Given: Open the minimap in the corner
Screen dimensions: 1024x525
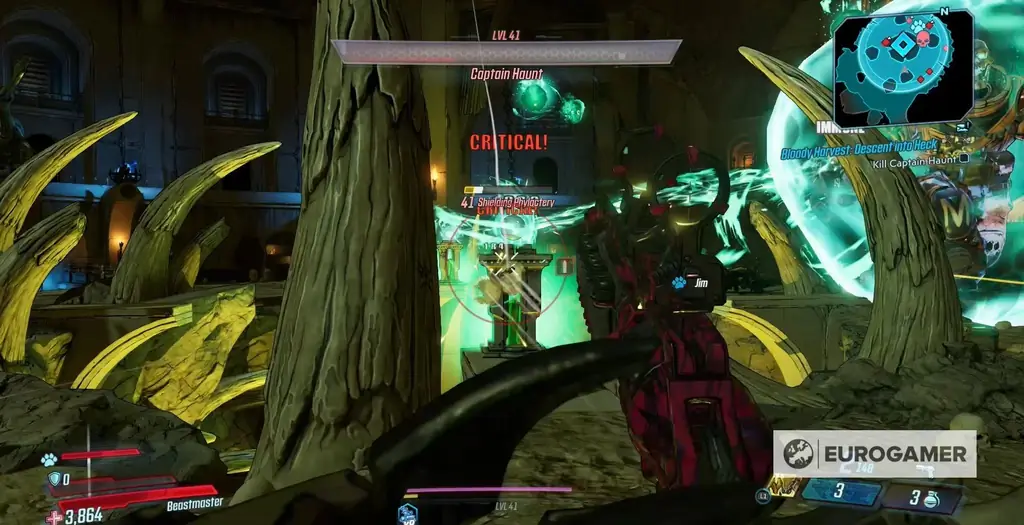Looking at the screenshot, I should (x=903, y=67).
